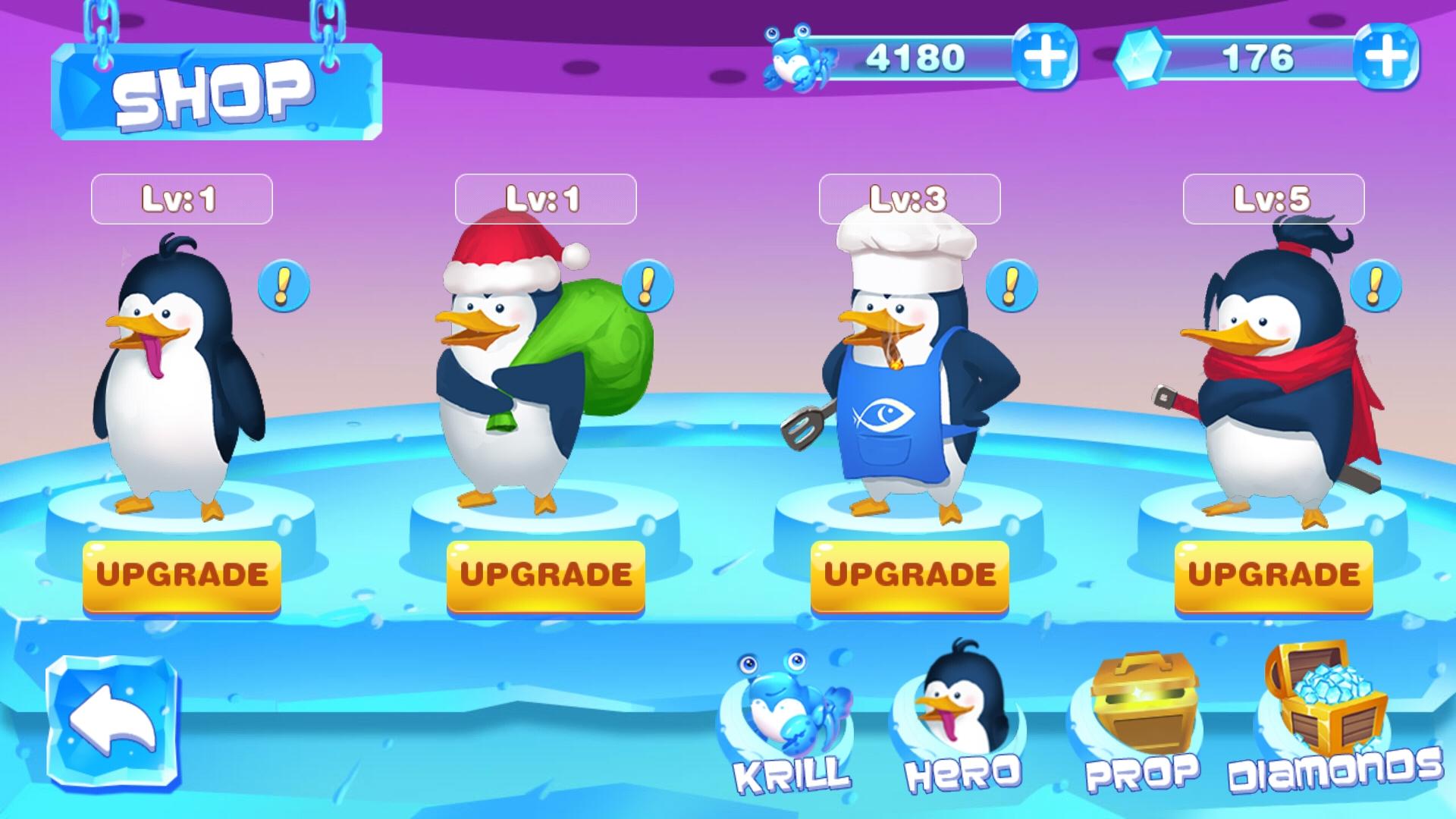
Task: Show info for the Santa penguin
Action: (647, 286)
